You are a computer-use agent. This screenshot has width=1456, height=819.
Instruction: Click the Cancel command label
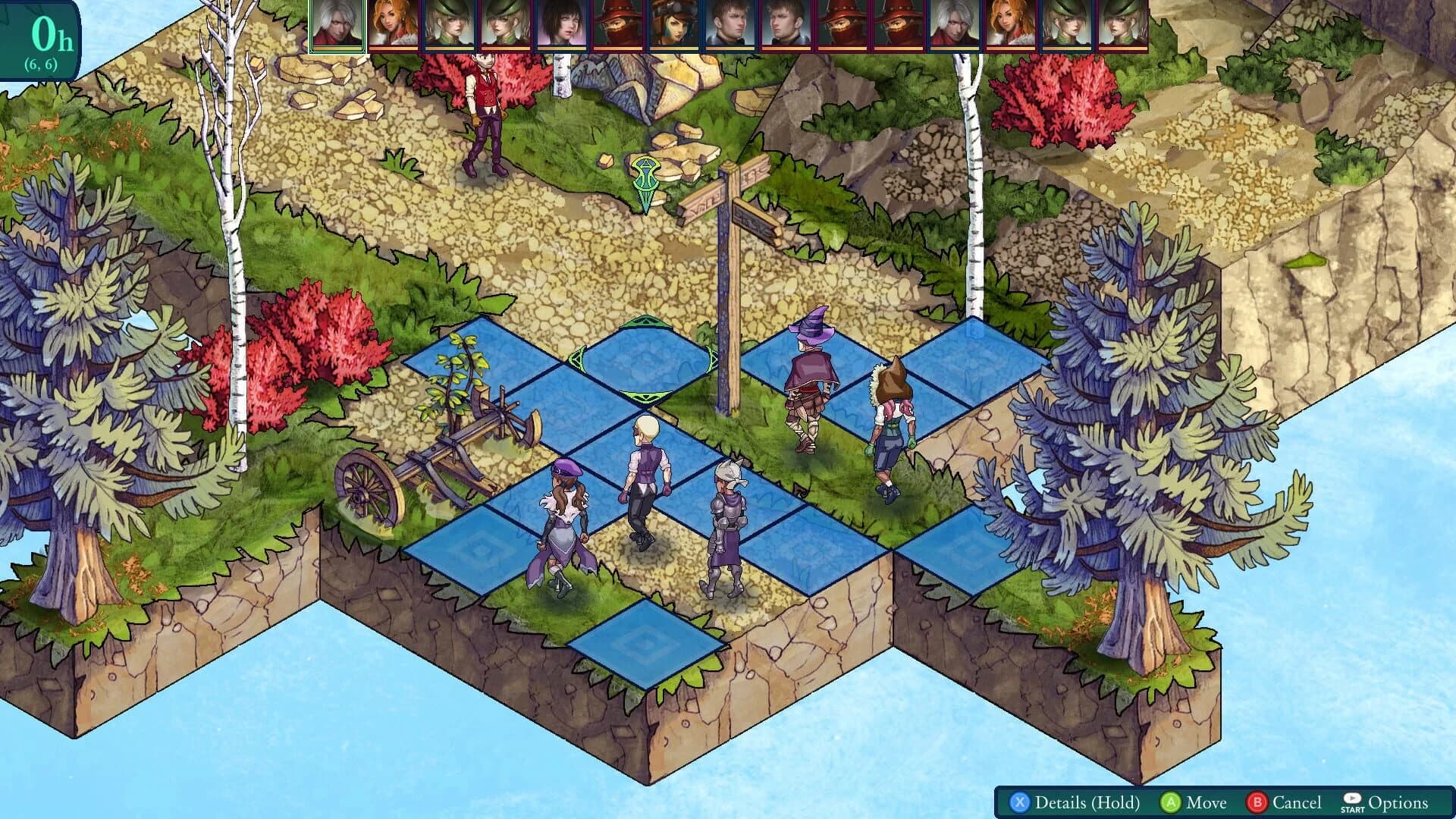click(1296, 802)
